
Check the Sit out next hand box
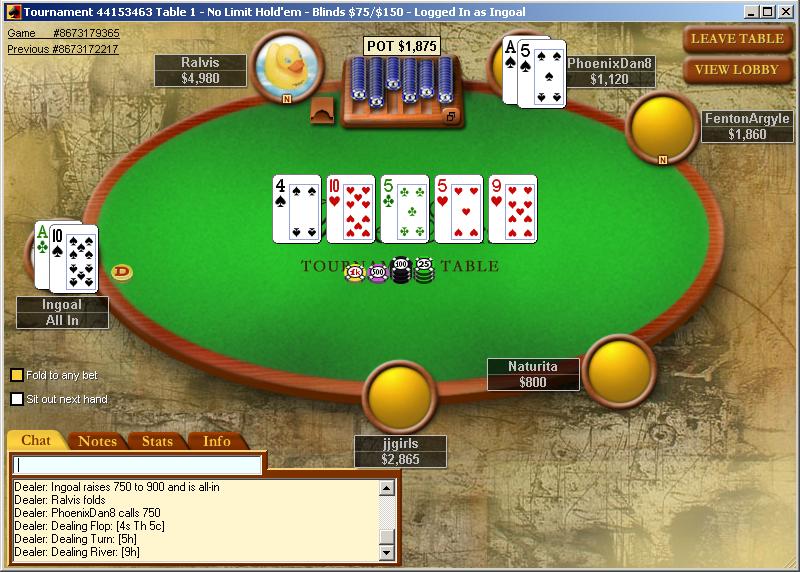tap(17, 399)
